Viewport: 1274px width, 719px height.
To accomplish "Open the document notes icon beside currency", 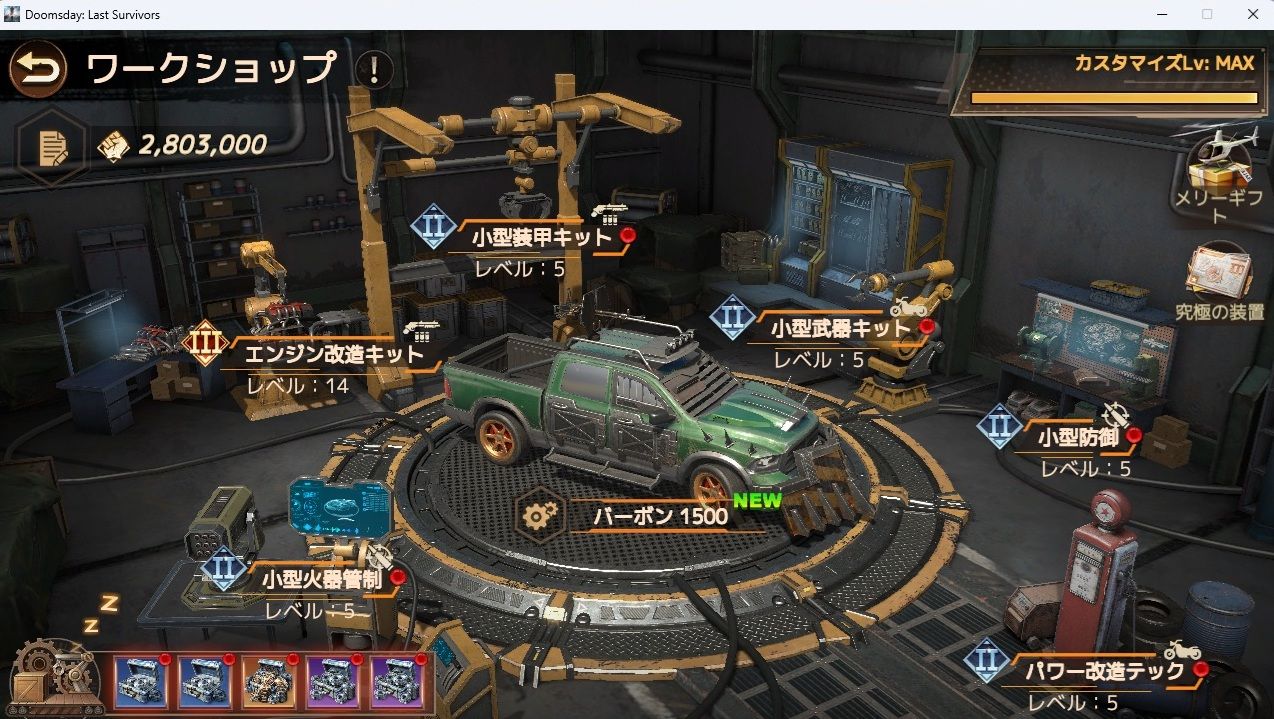I will tap(52, 147).
